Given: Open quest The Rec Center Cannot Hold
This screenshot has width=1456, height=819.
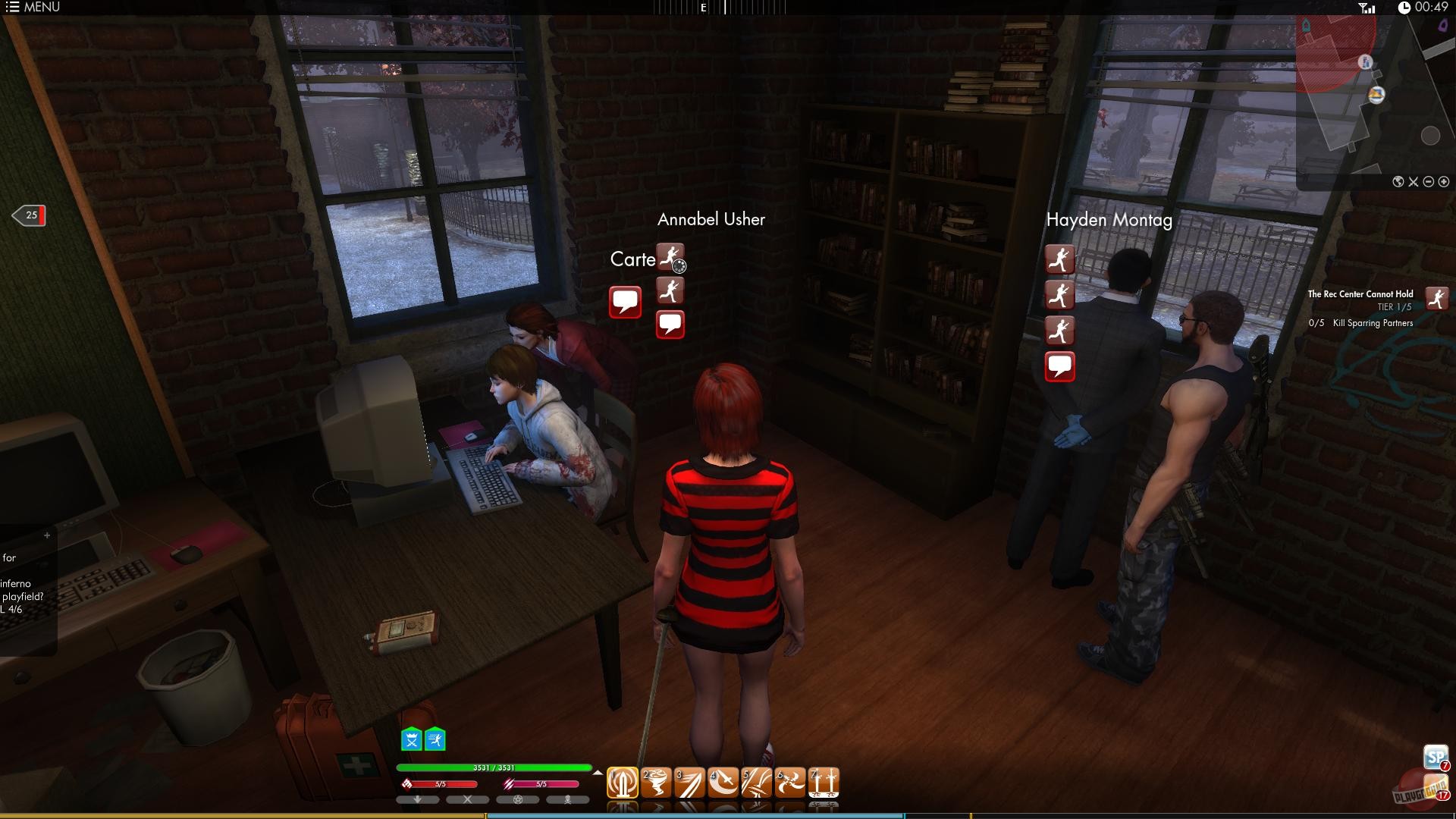Looking at the screenshot, I should tap(1360, 294).
